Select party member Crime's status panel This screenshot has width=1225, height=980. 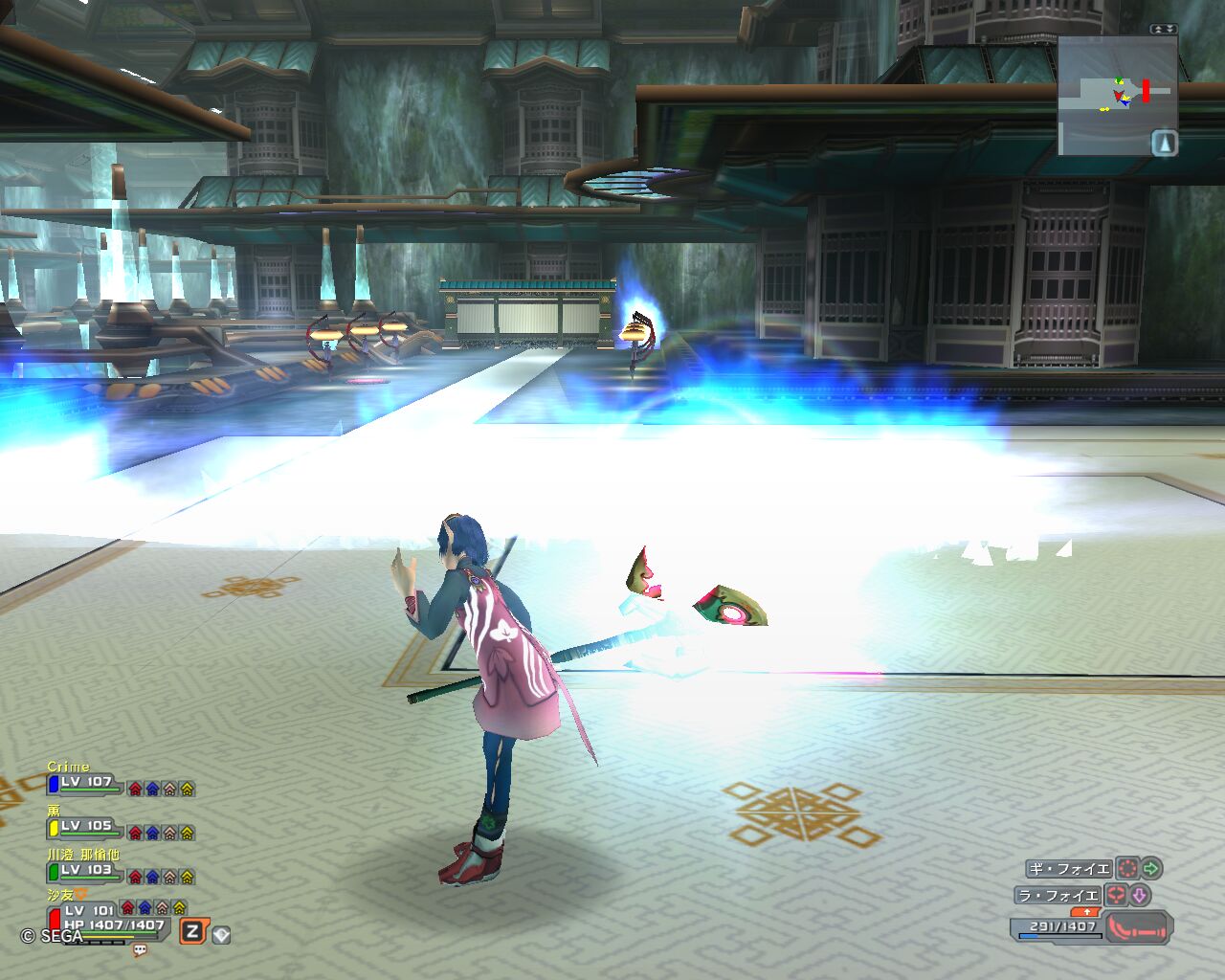click(x=86, y=783)
